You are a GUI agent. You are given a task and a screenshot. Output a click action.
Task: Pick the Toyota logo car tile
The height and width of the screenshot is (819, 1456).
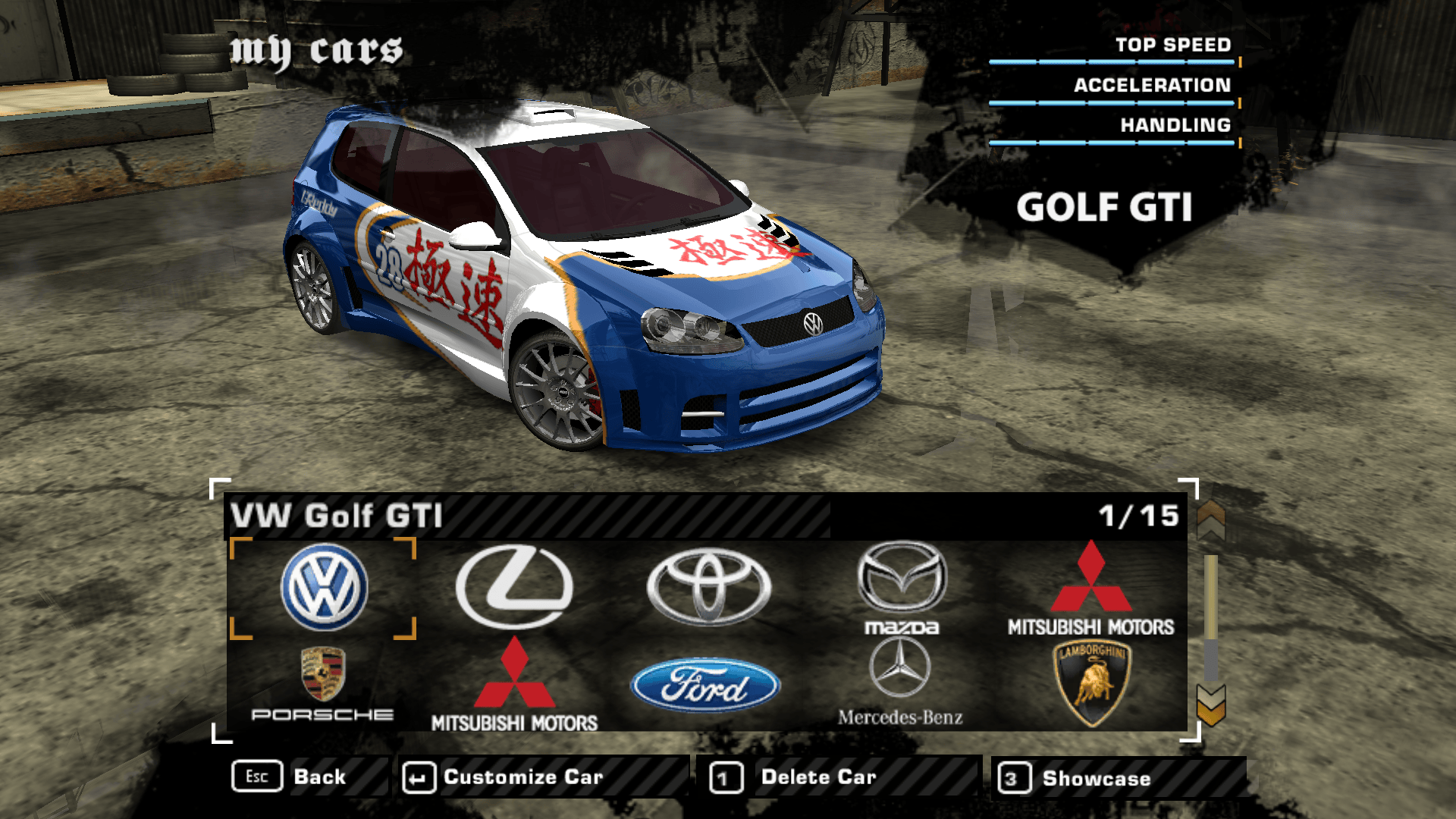[708, 586]
